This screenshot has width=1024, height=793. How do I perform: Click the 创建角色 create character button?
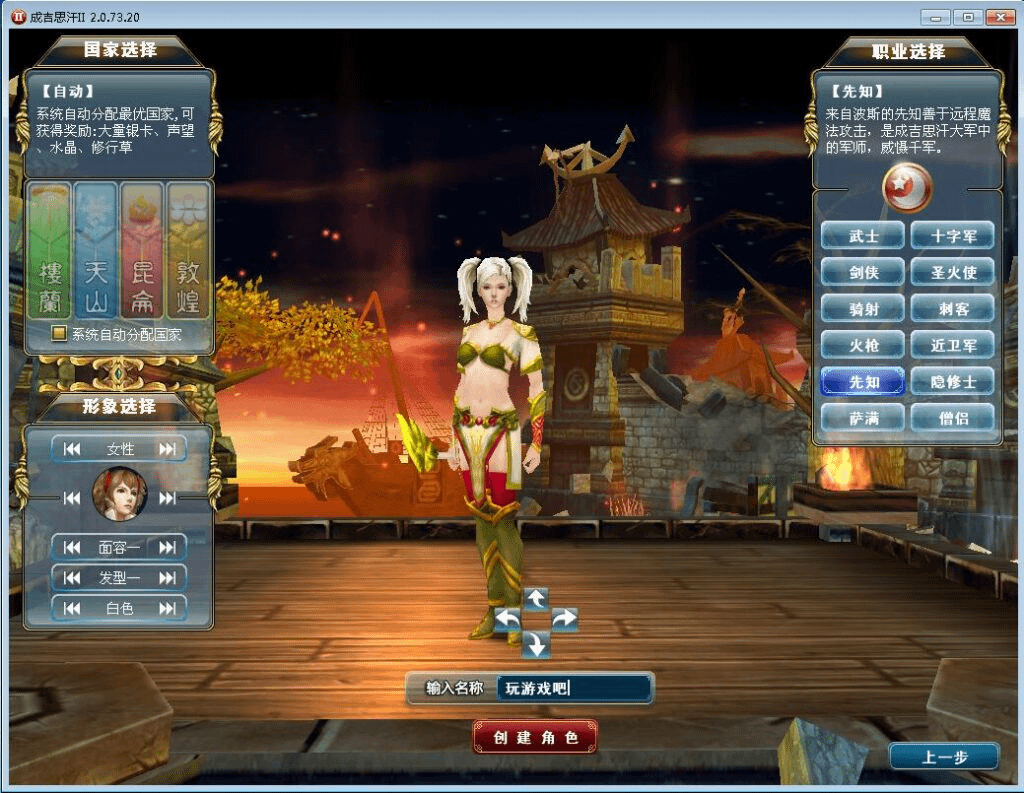coord(535,738)
